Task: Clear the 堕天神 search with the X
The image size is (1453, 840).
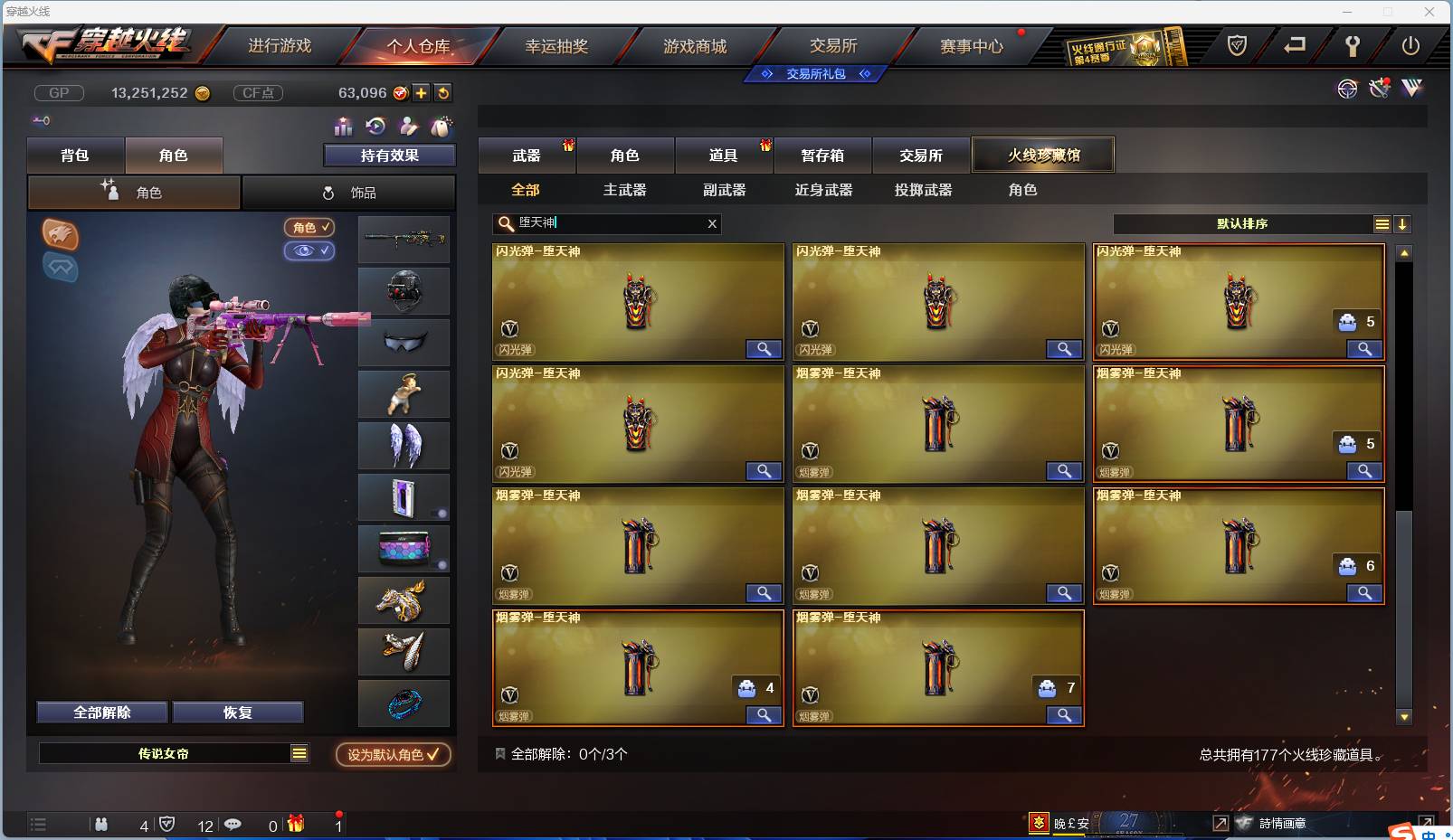Action: pyautogui.click(x=712, y=223)
